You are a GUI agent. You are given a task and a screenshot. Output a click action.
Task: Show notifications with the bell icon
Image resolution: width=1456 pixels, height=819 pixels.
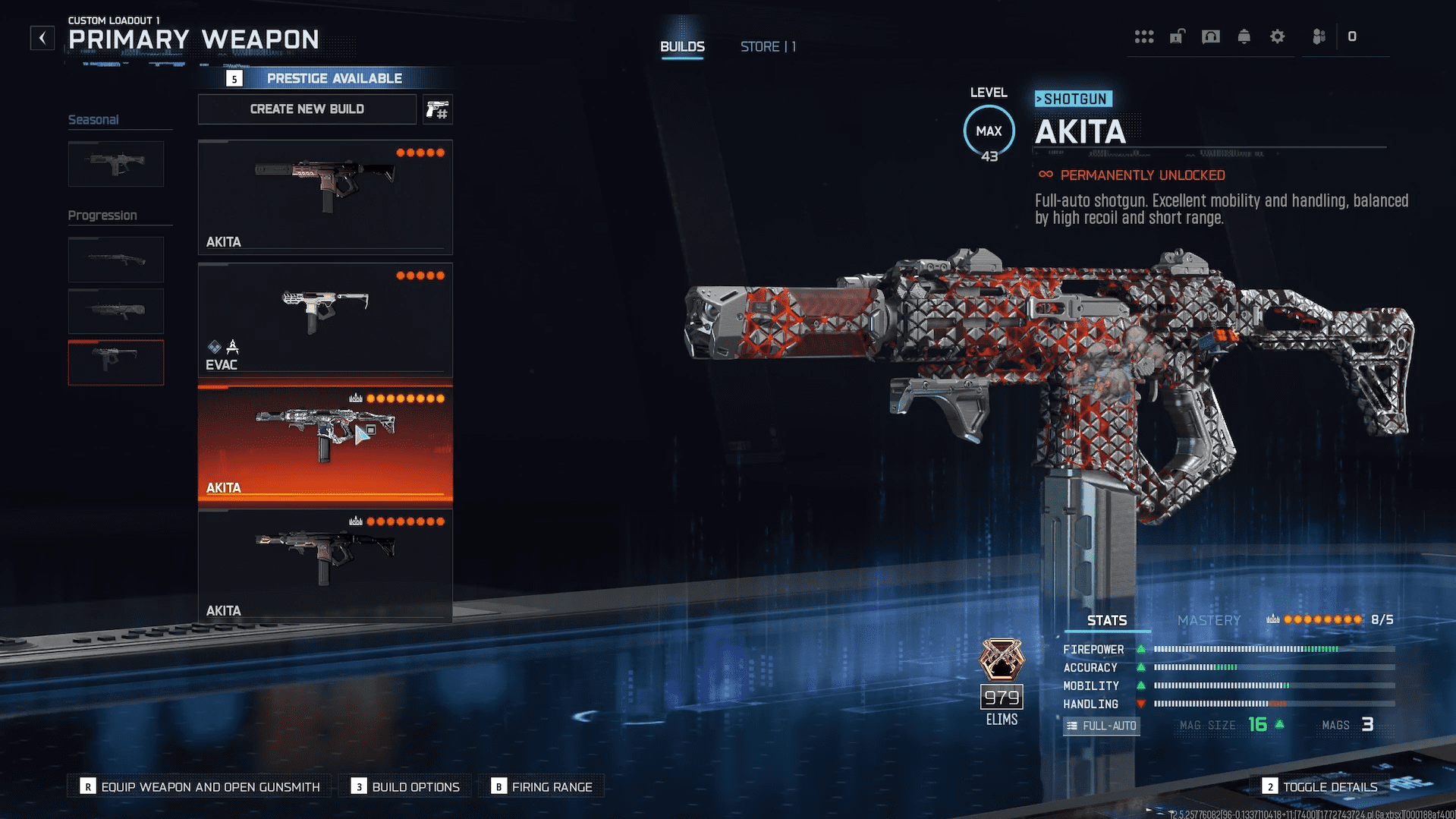point(1244,36)
